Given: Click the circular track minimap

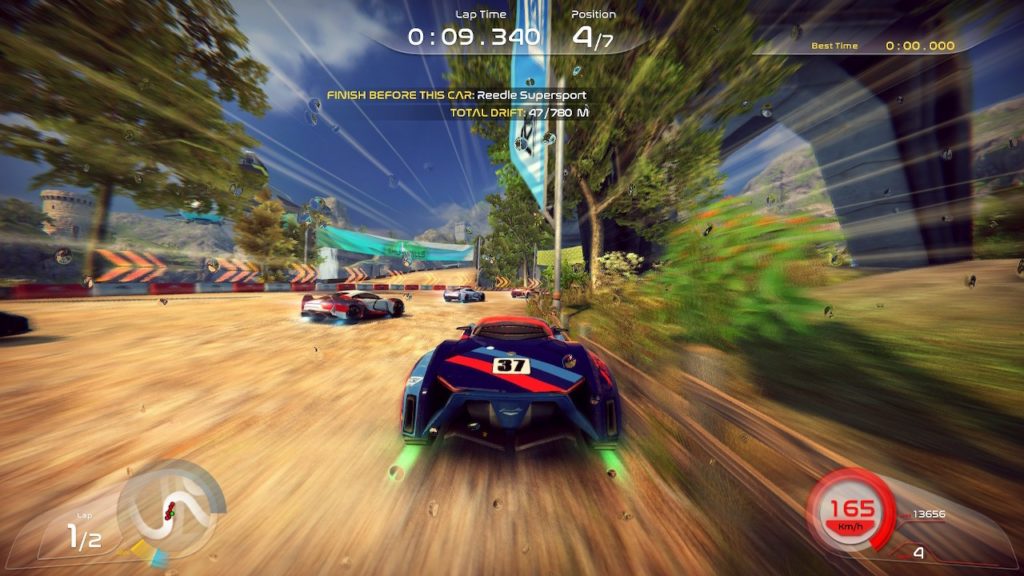Looking at the screenshot, I should pyautogui.click(x=170, y=508).
